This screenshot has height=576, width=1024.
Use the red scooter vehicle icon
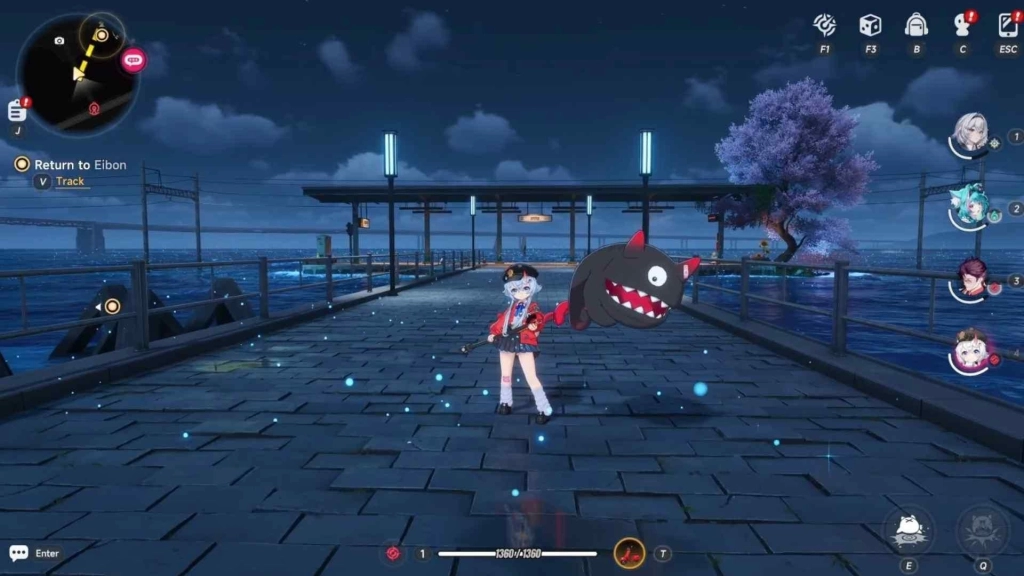coord(629,553)
